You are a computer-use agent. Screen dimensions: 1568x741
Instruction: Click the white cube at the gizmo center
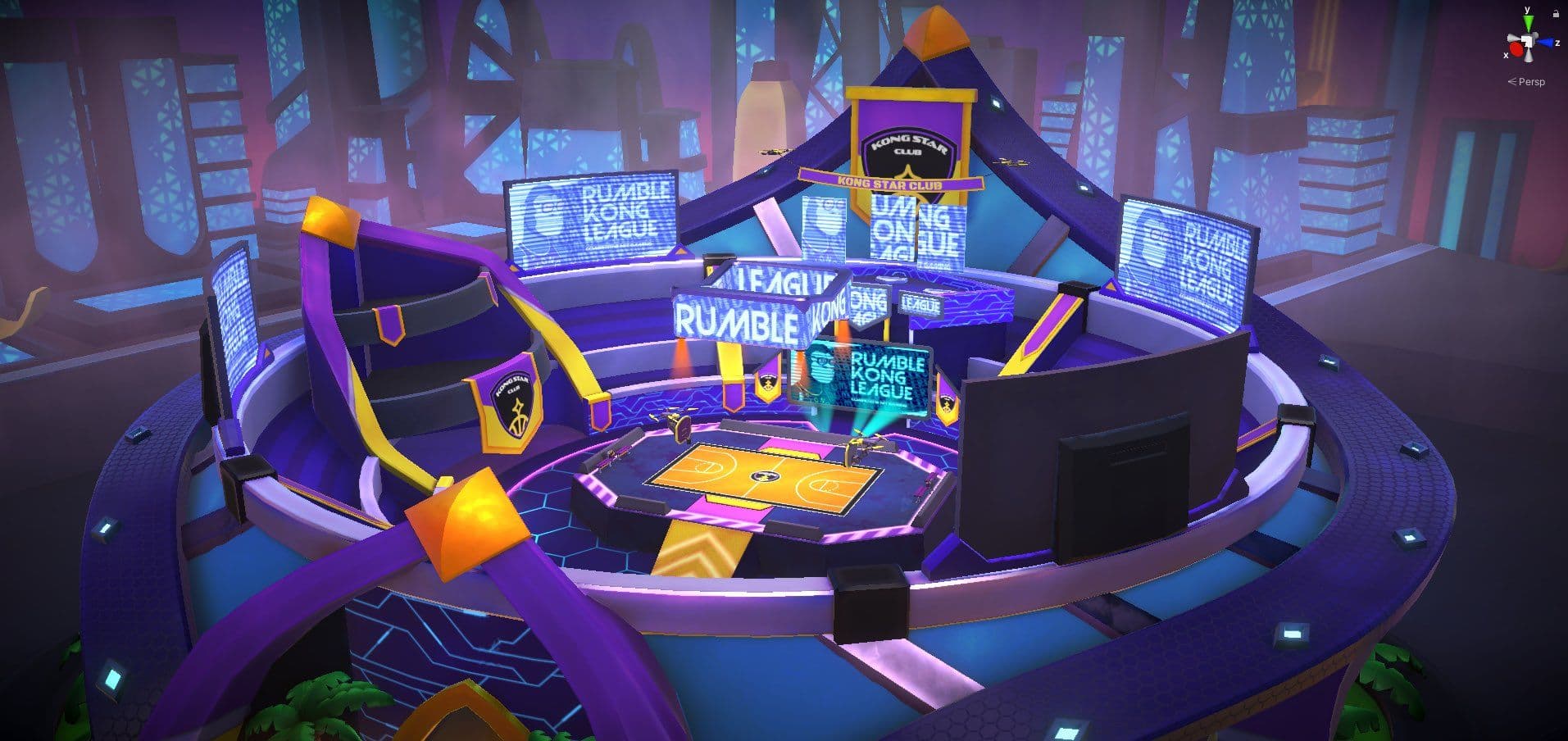pos(1528,40)
